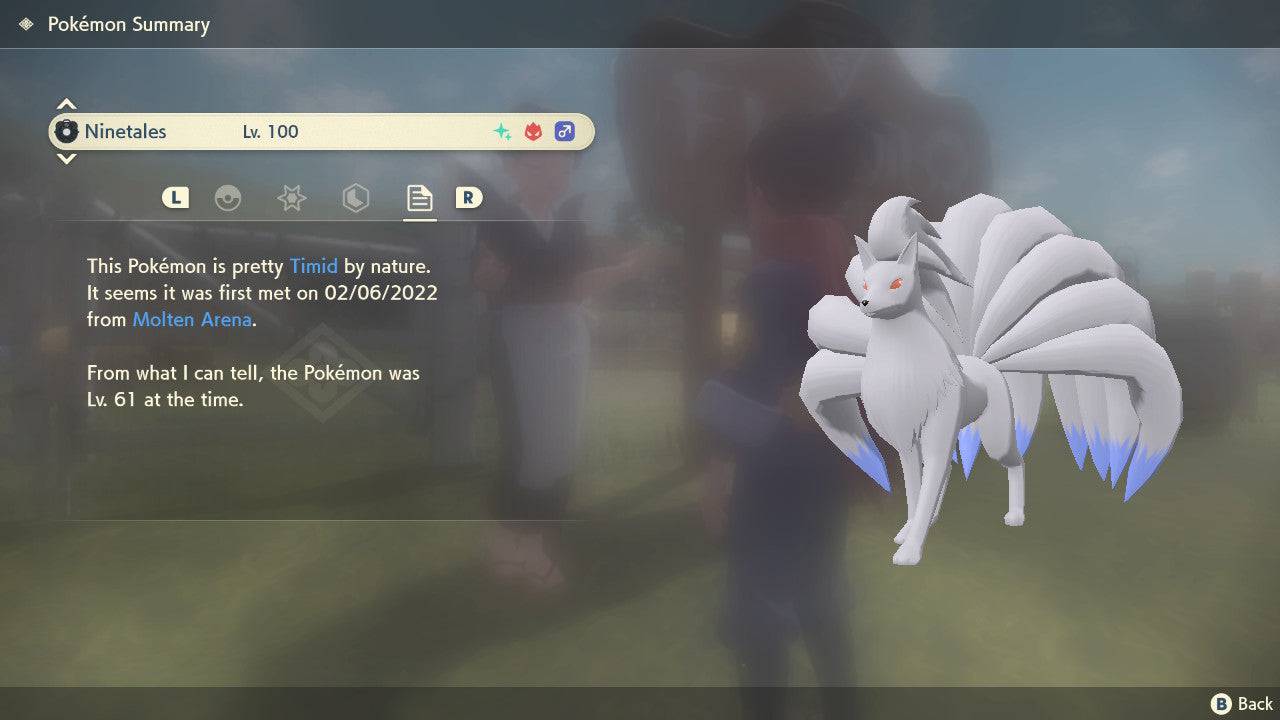Viewport: 1280px width, 720px height.
Task: Collapse the nameplate using the upward chevron
Action: [x=66, y=103]
